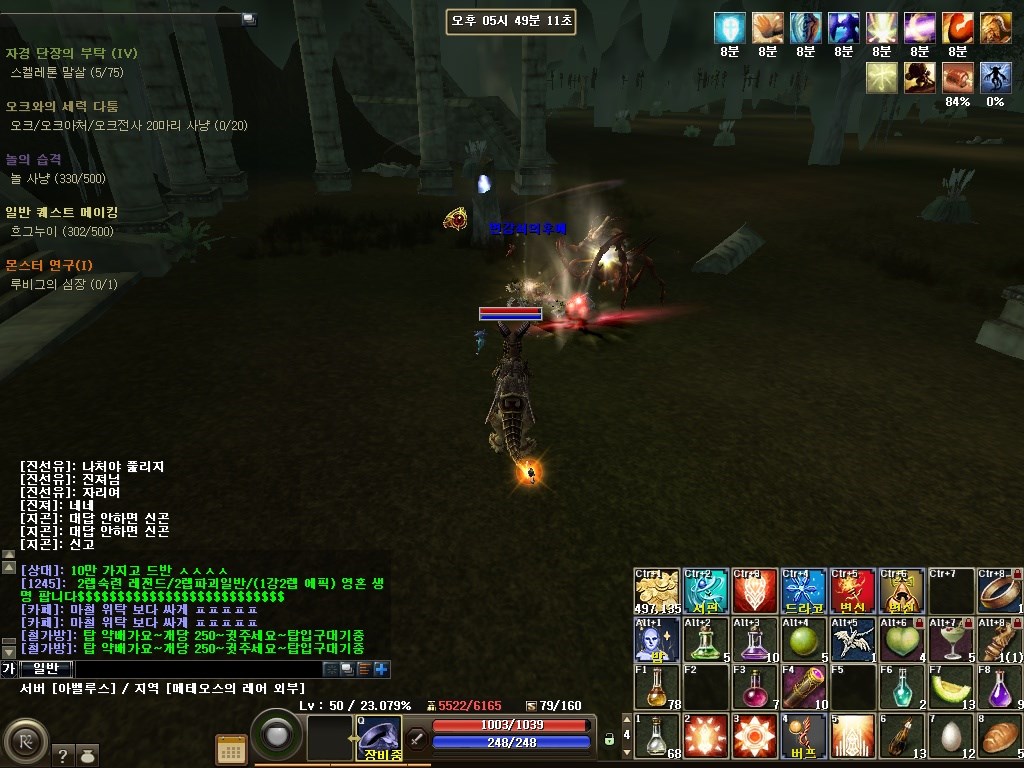Screen dimensions: 1024x768
Task: Click the chat text input field
Action: pyautogui.click(x=198, y=669)
